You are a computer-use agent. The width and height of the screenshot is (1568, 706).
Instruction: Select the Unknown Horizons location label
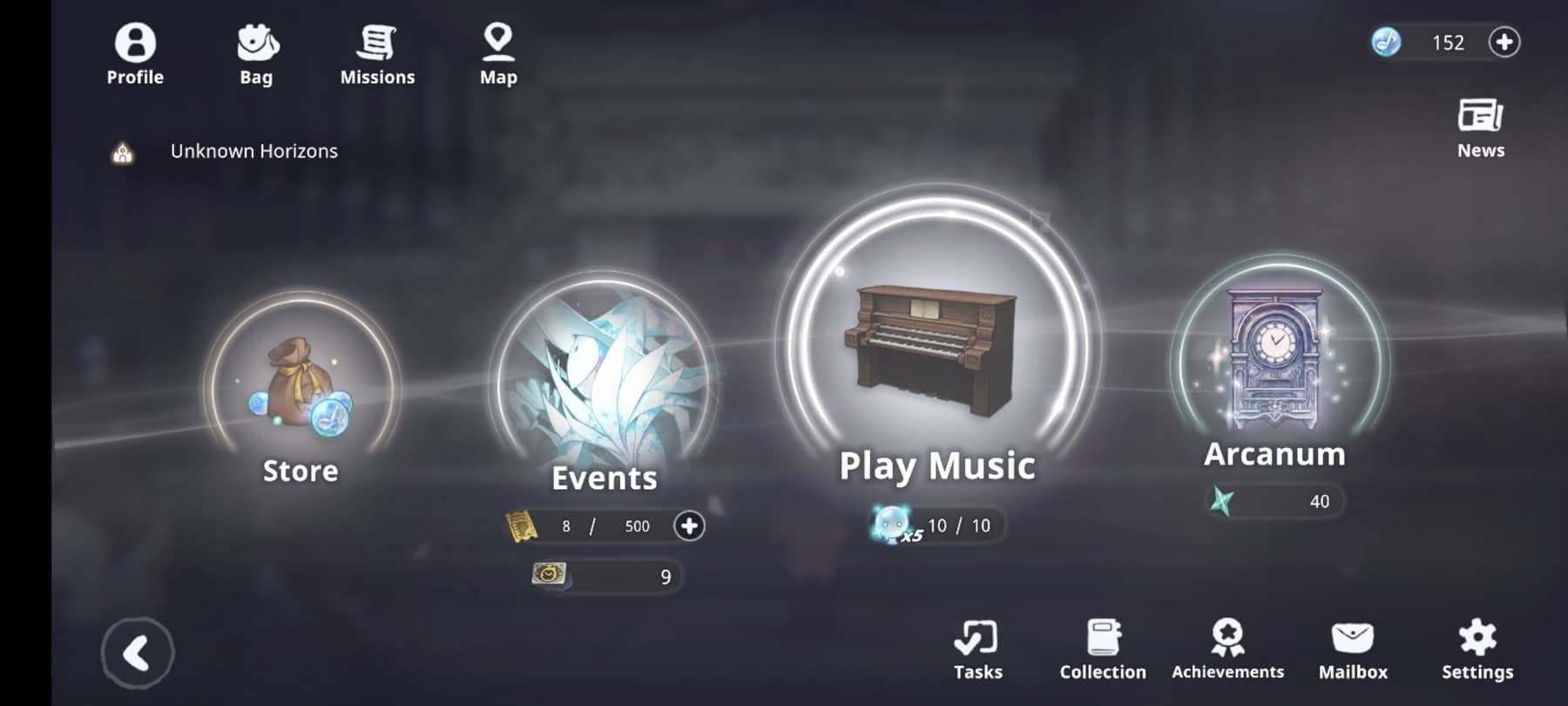(x=253, y=151)
